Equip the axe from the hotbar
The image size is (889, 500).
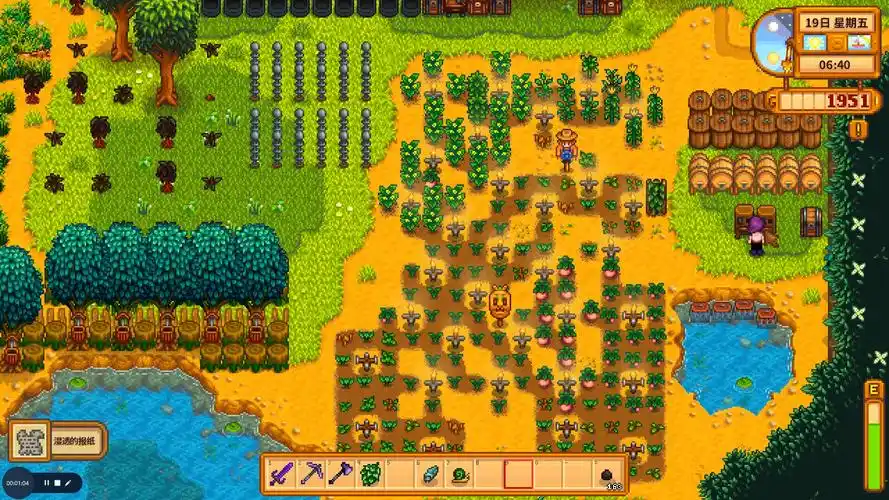click(x=340, y=473)
